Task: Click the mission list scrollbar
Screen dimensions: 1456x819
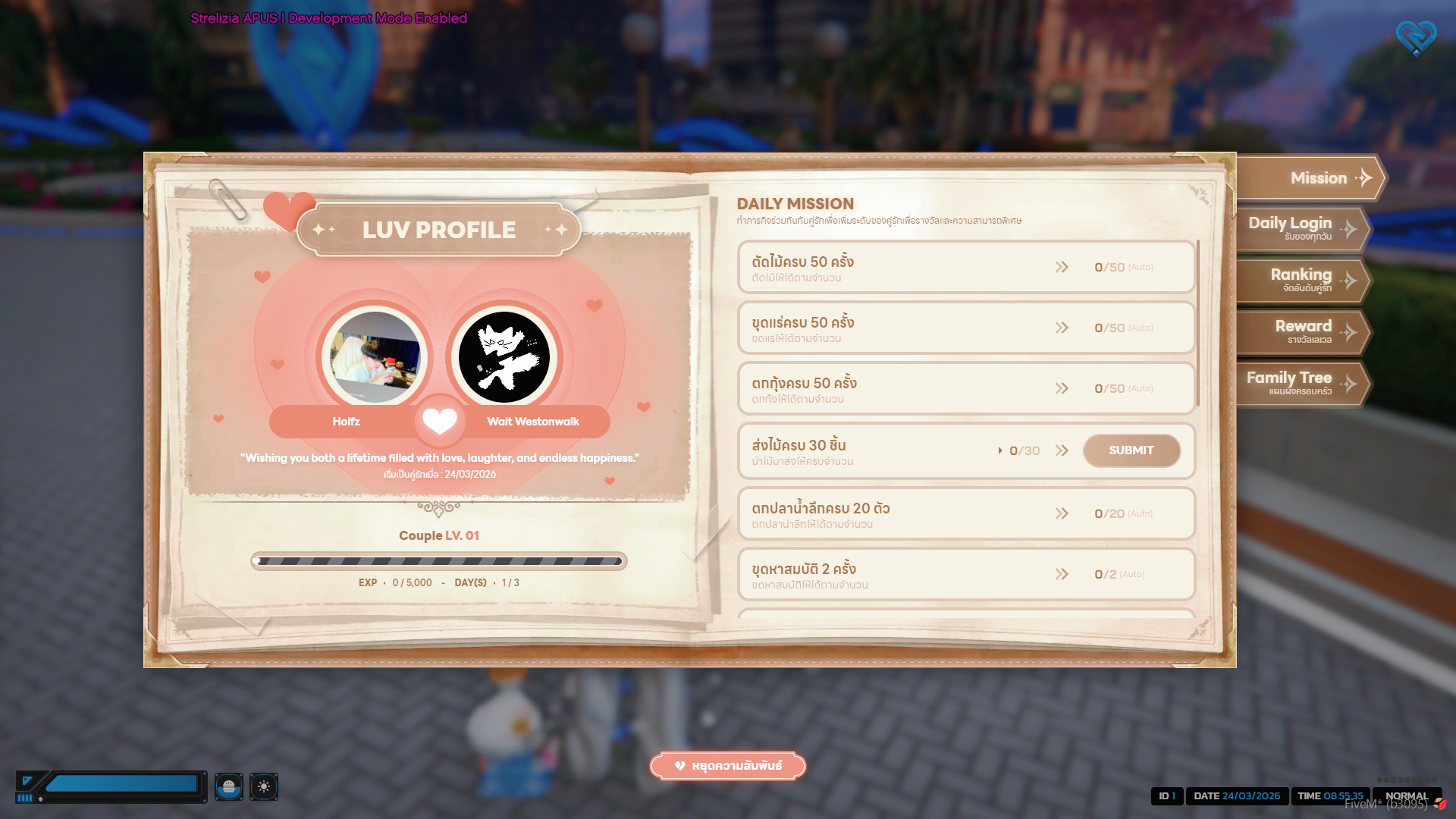Action: coord(1197,325)
